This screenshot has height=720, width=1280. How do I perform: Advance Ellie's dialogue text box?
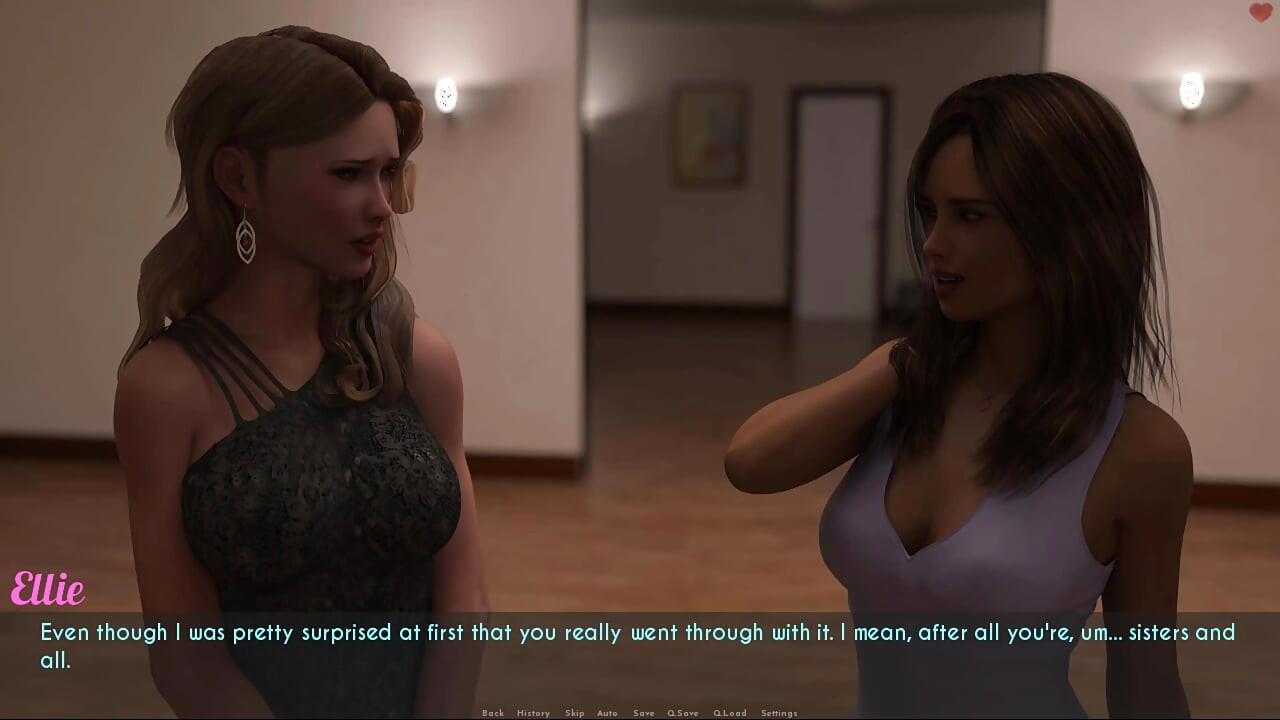tap(640, 646)
